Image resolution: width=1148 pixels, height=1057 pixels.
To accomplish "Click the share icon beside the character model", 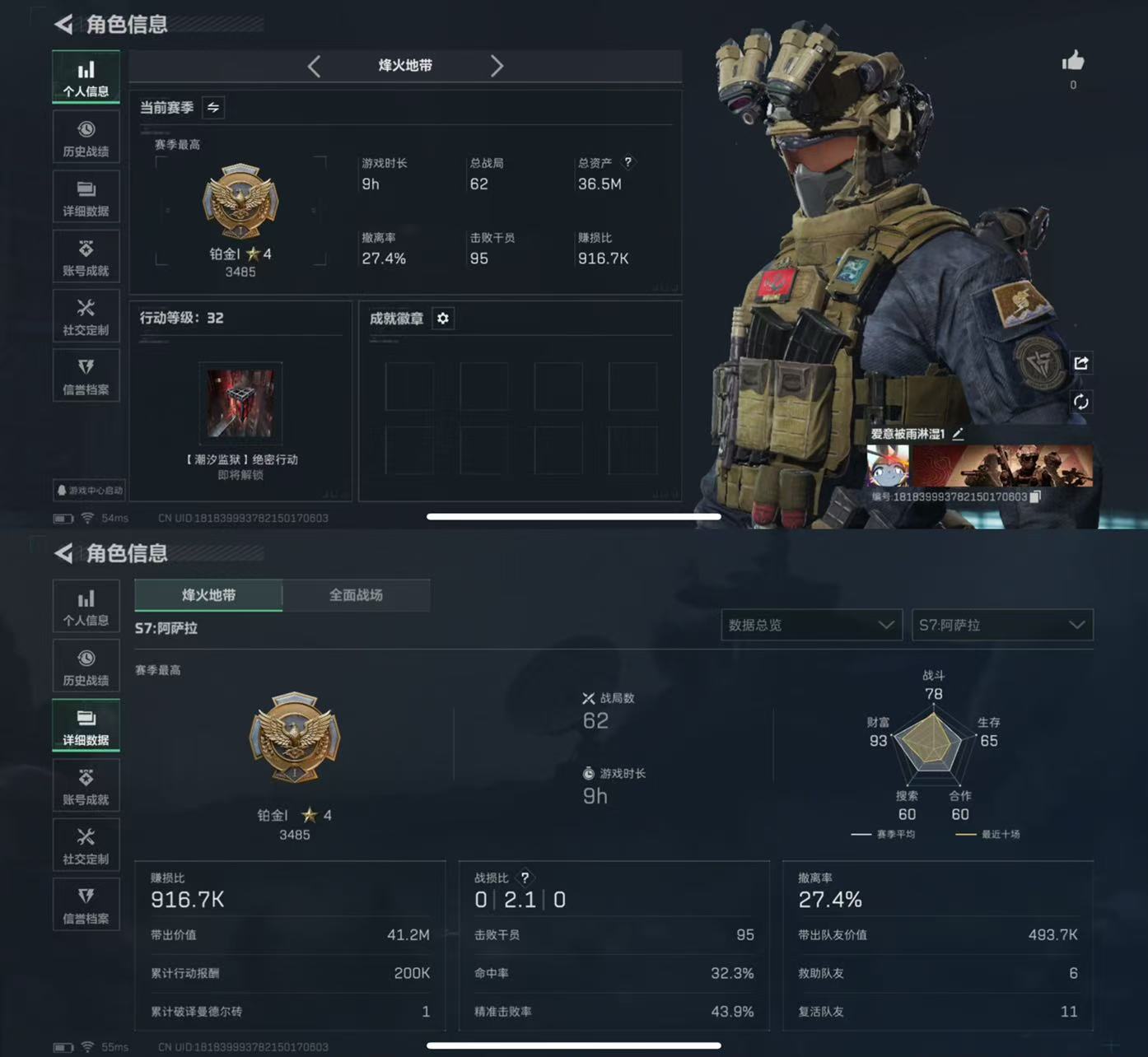I will pos(1081,363).
